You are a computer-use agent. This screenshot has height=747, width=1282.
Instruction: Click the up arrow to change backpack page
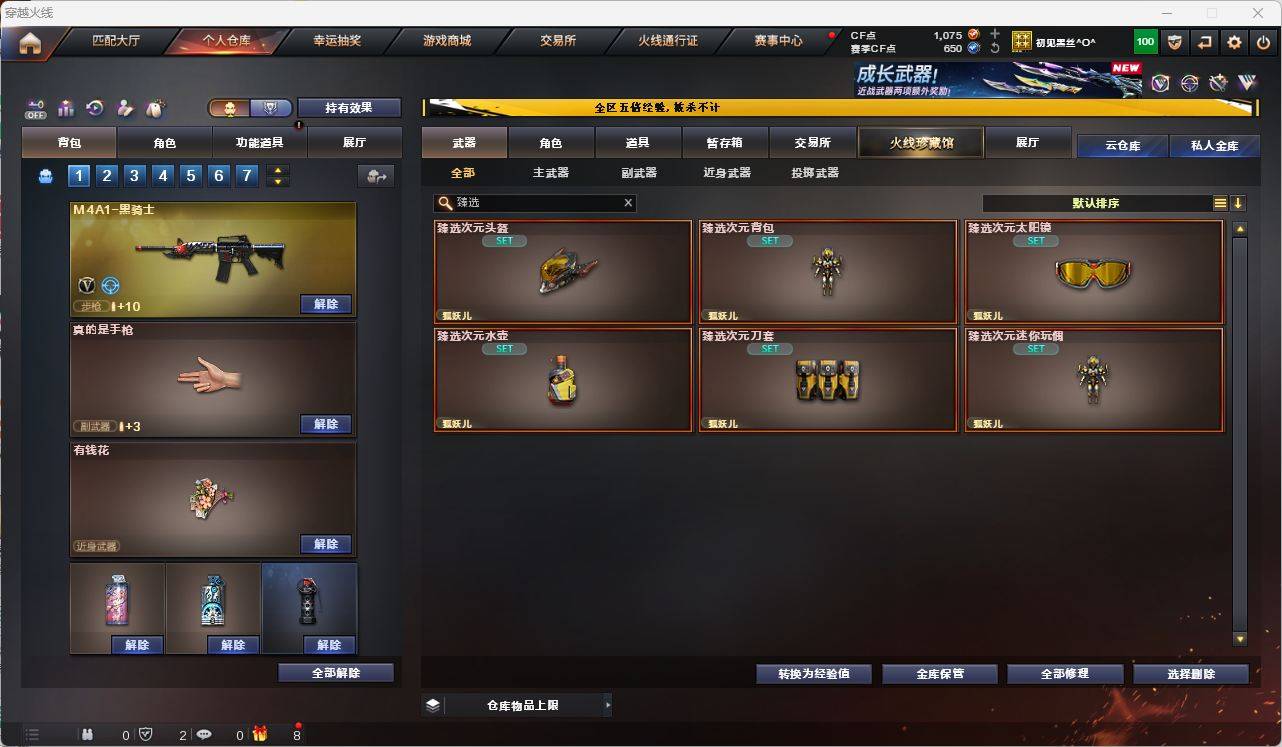coord(278,170)
